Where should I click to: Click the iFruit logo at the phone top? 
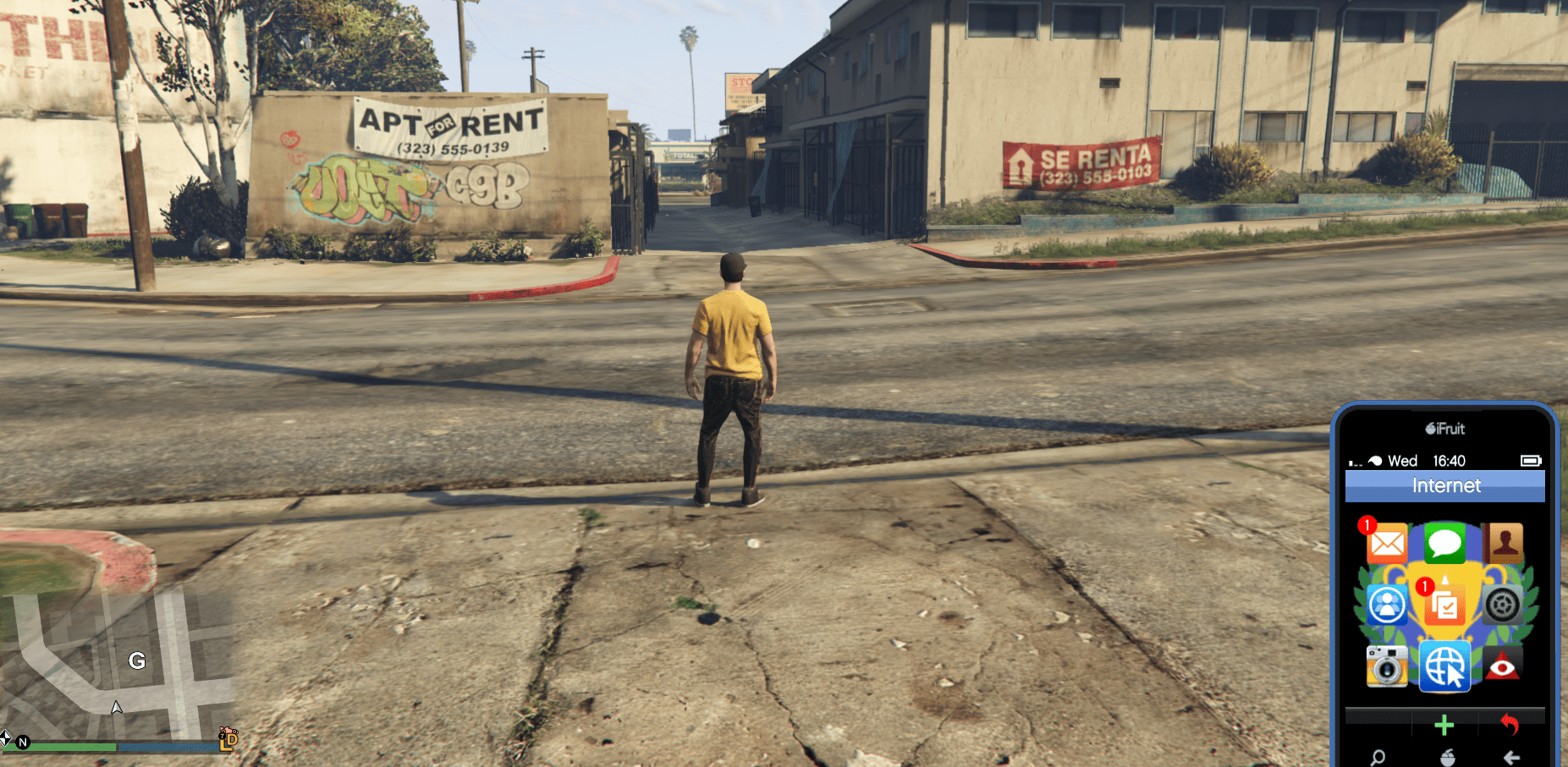[1444, 429]
